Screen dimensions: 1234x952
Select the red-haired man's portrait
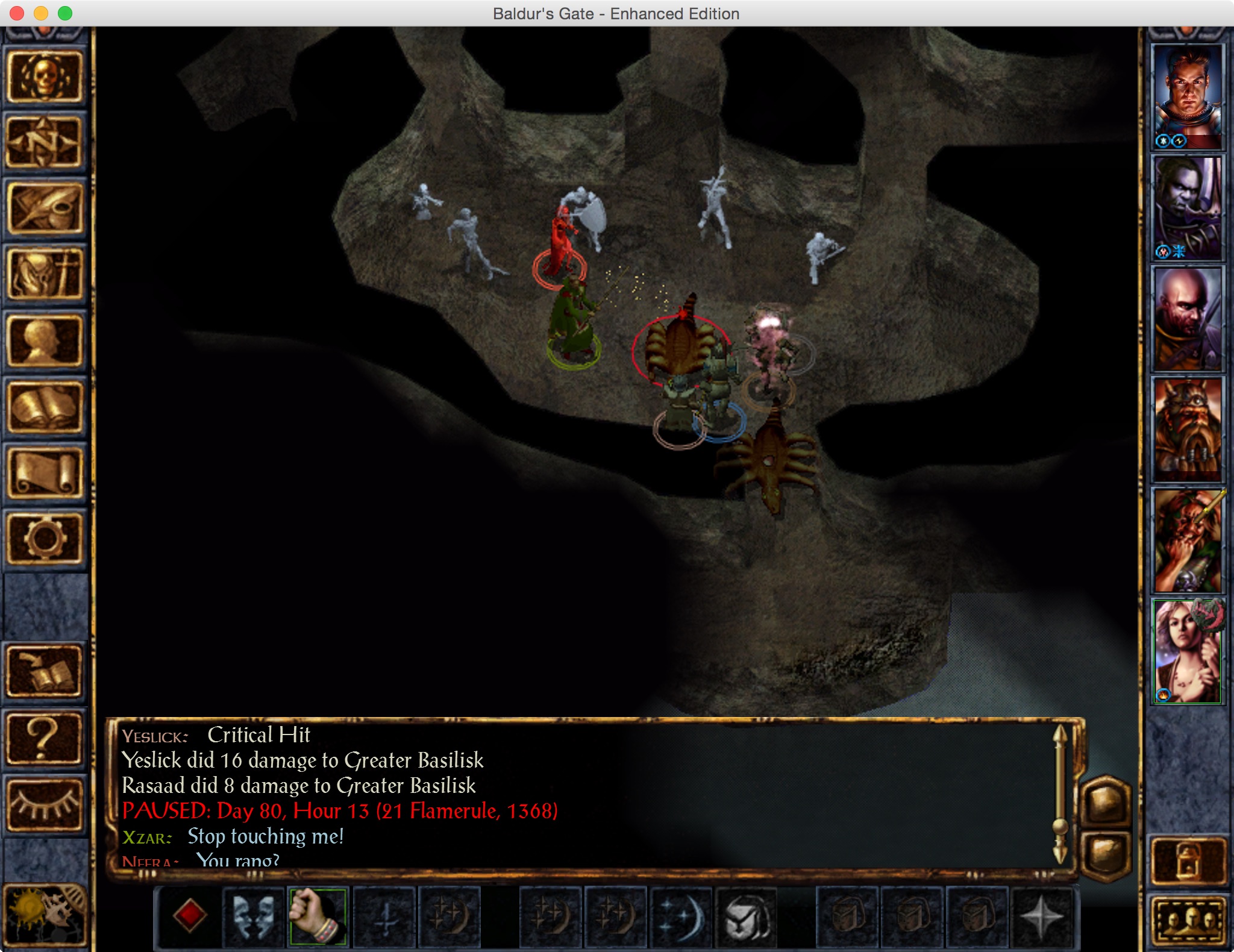1187,96
